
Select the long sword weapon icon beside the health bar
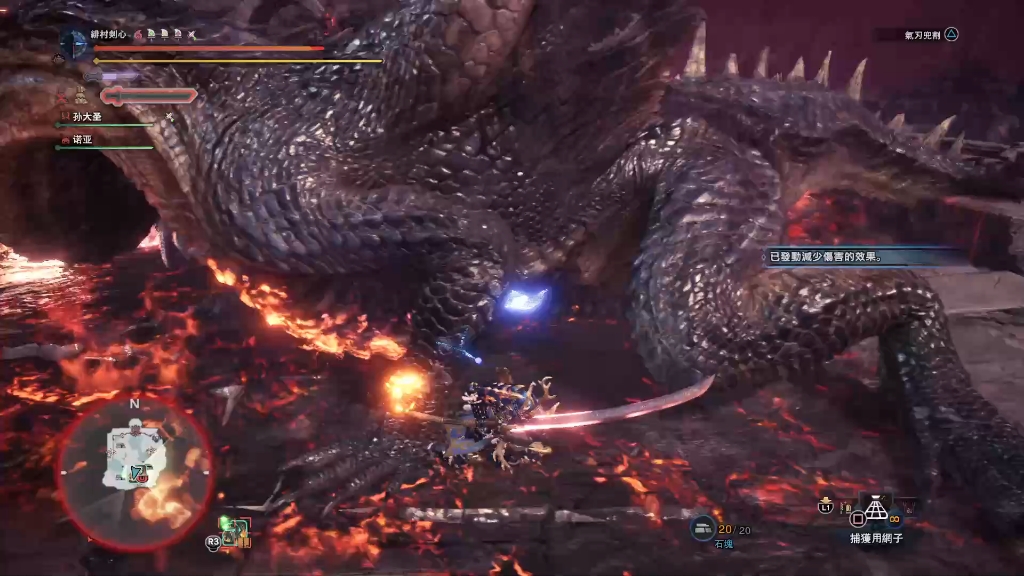coord(73,44)
